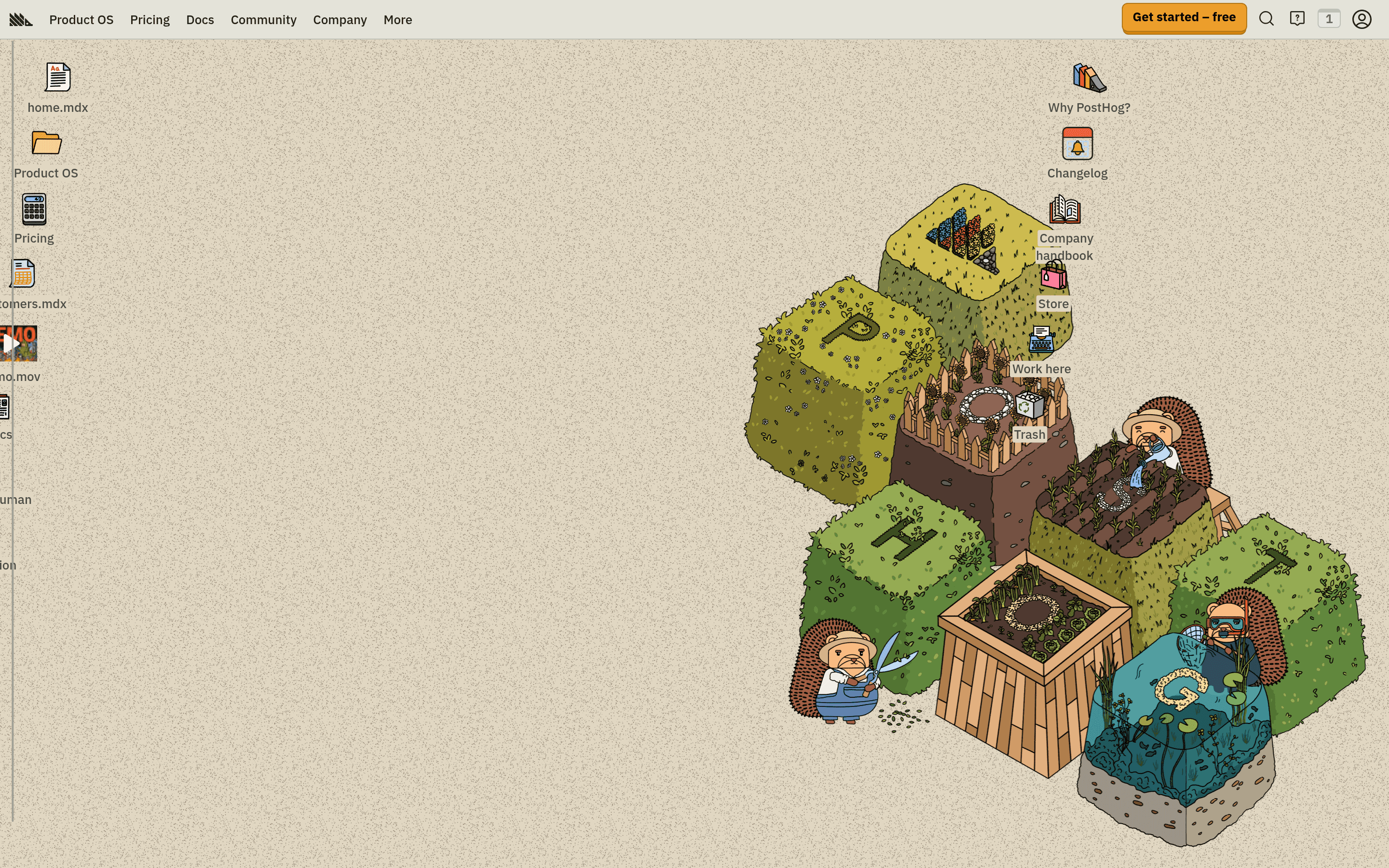
Task: Expand the Product OS navigation dropdown
Action: point(81,19)
